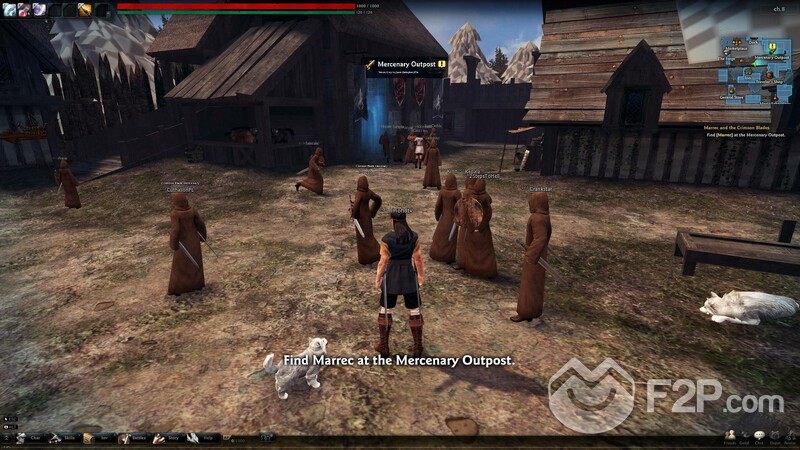Click the Mercenary Outpost location label
This screenshot has height=450, width=800.
(x=404, y=64)
